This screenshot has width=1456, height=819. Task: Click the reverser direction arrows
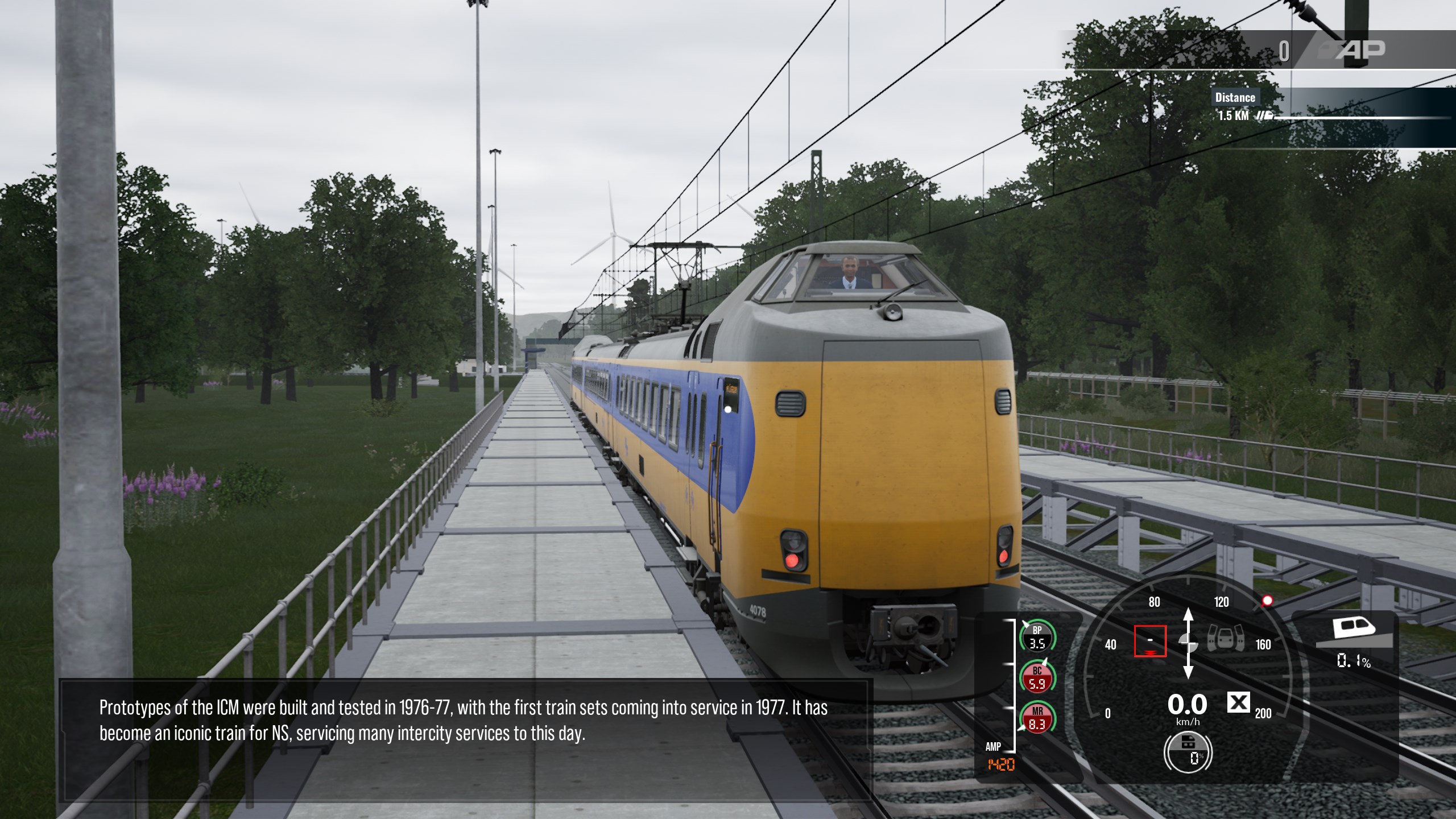point(1188,643)
